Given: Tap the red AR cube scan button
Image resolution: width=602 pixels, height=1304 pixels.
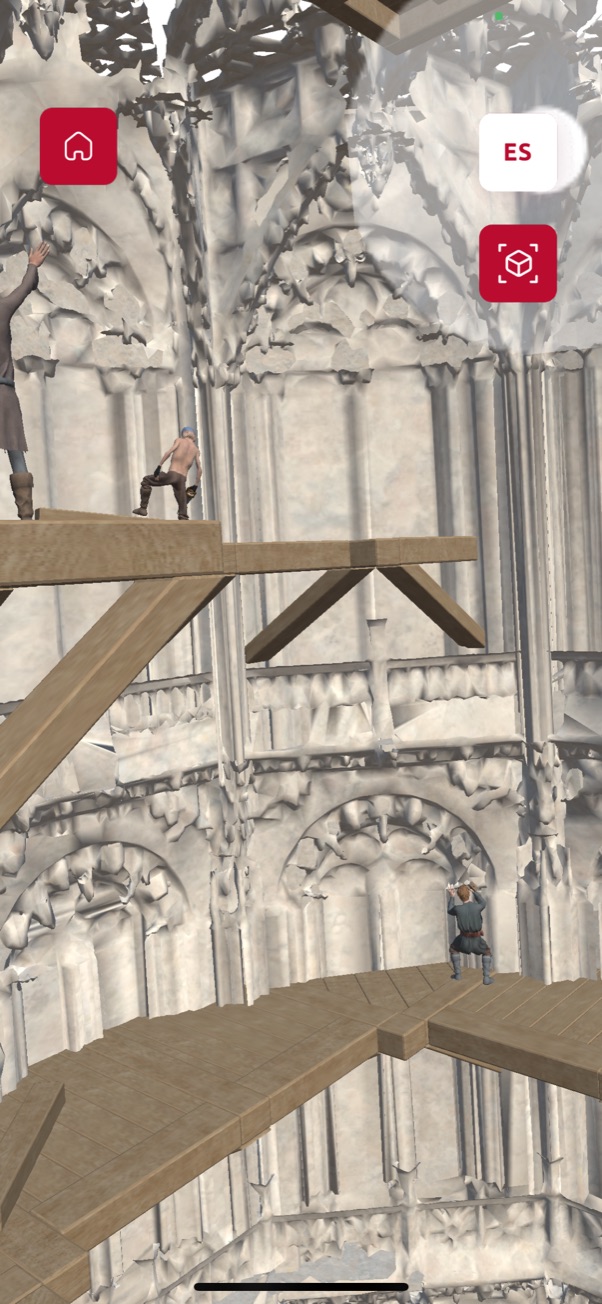Looking at the screenshot, I should (x=518, y=263).
